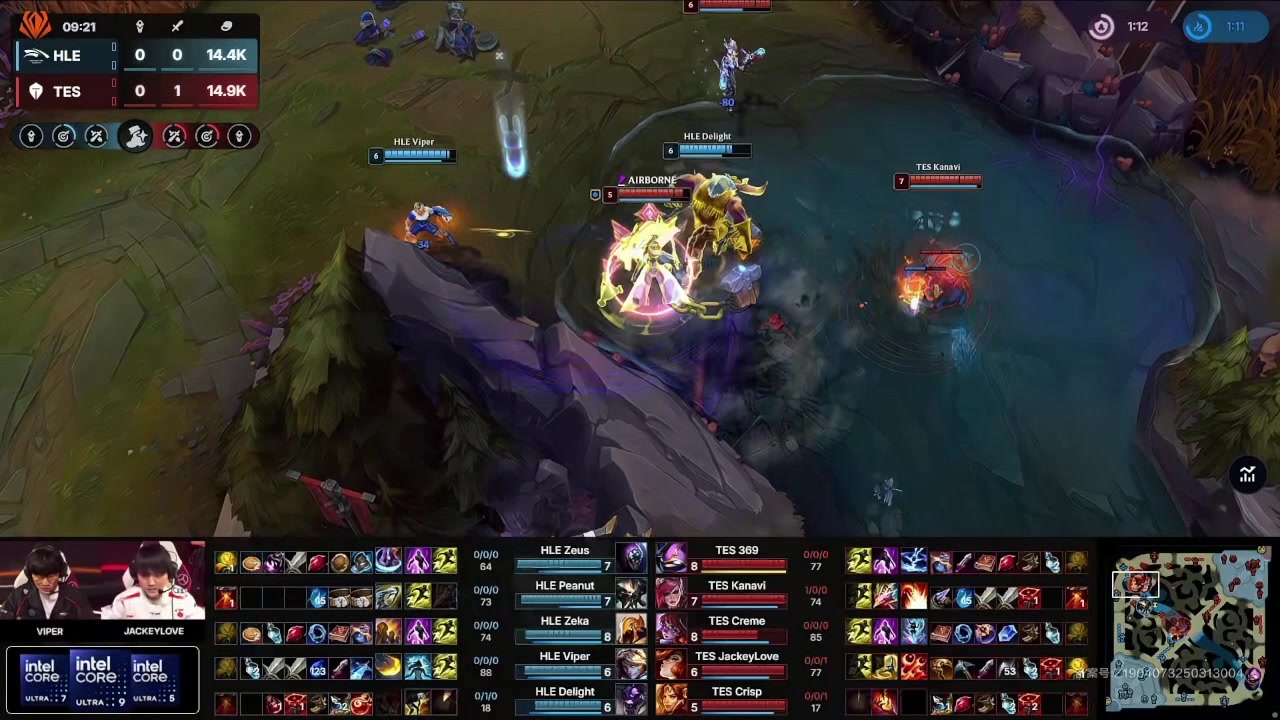This screenshot has width=1280, height=720.
Task: Choose HLE Viper's champion portrait
Action: click(631, 664)
